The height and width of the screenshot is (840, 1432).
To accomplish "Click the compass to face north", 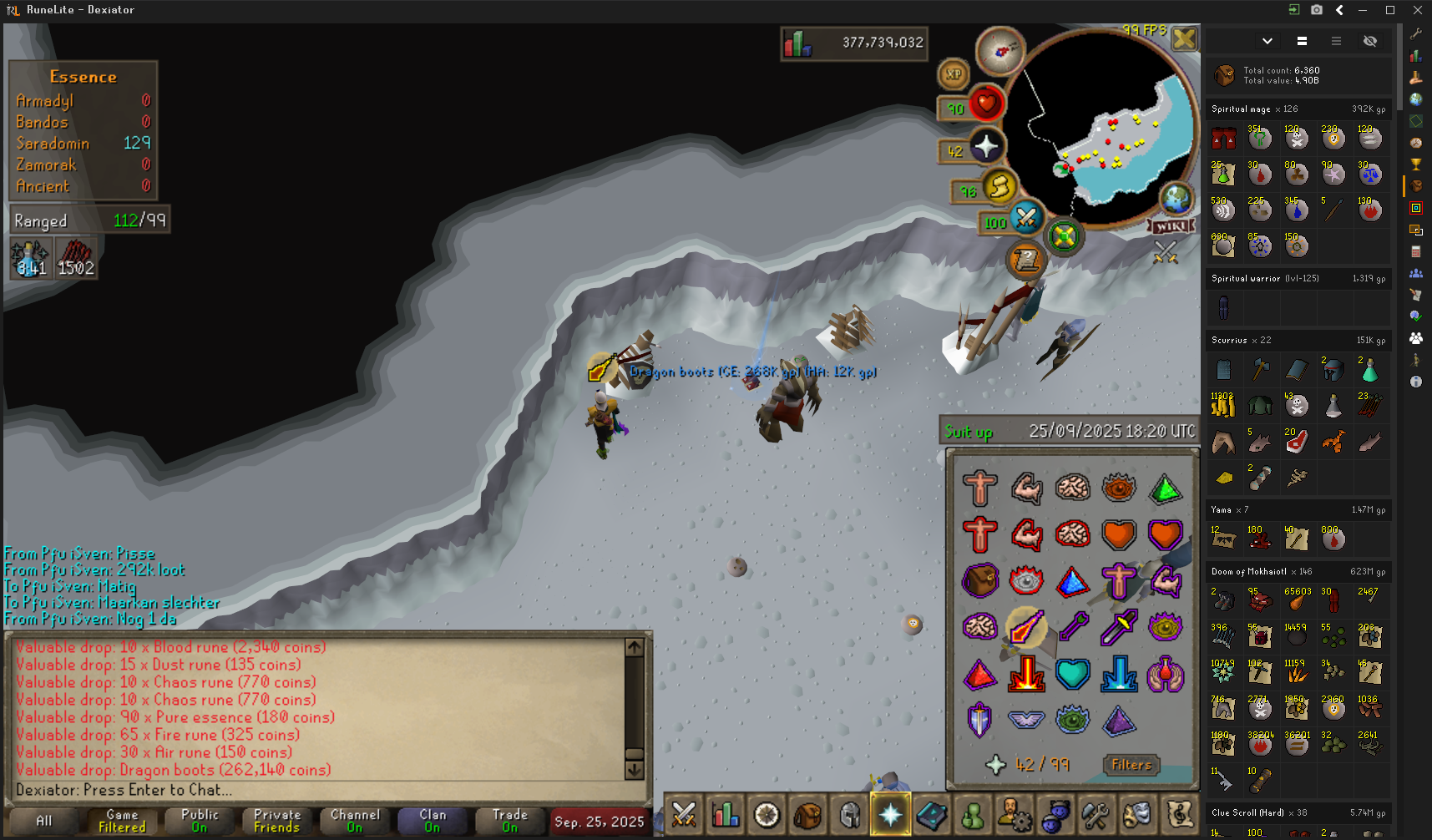I will (1000, 51).
